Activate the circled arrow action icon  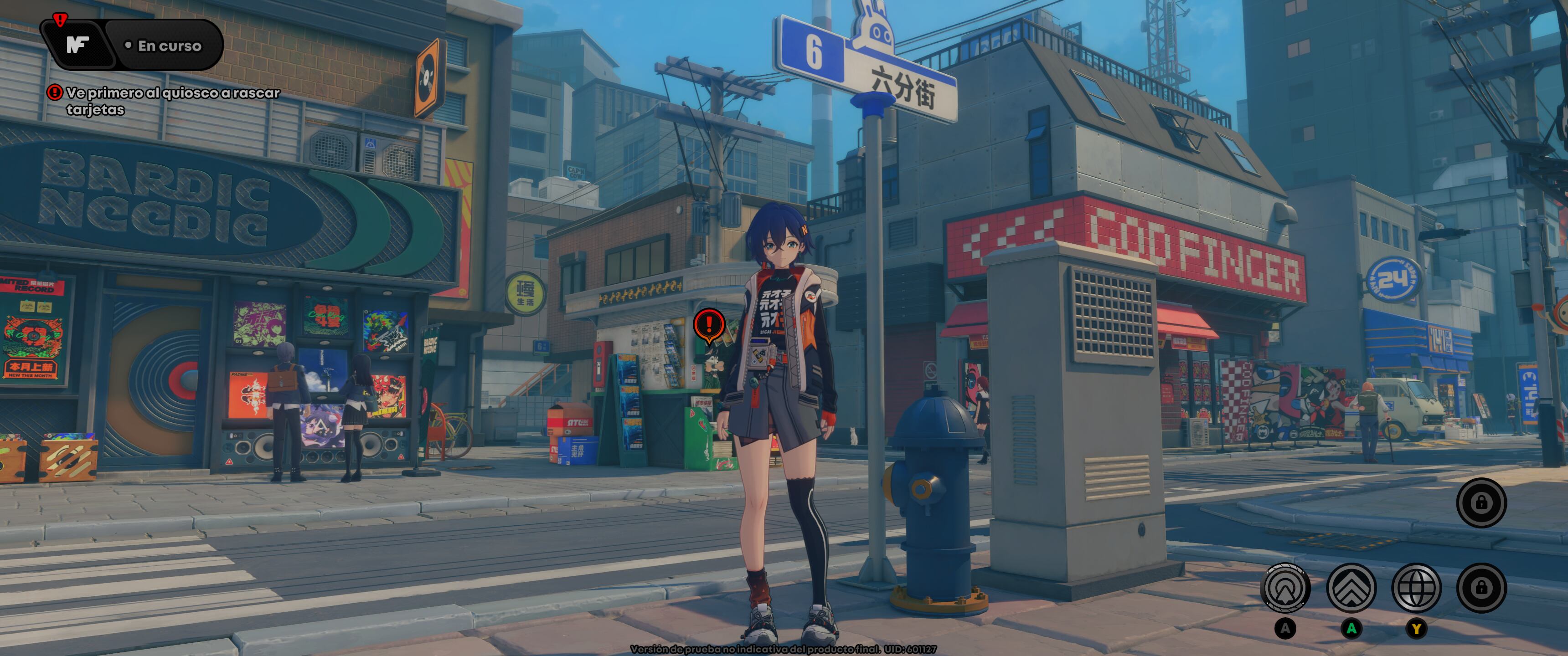1286,588
